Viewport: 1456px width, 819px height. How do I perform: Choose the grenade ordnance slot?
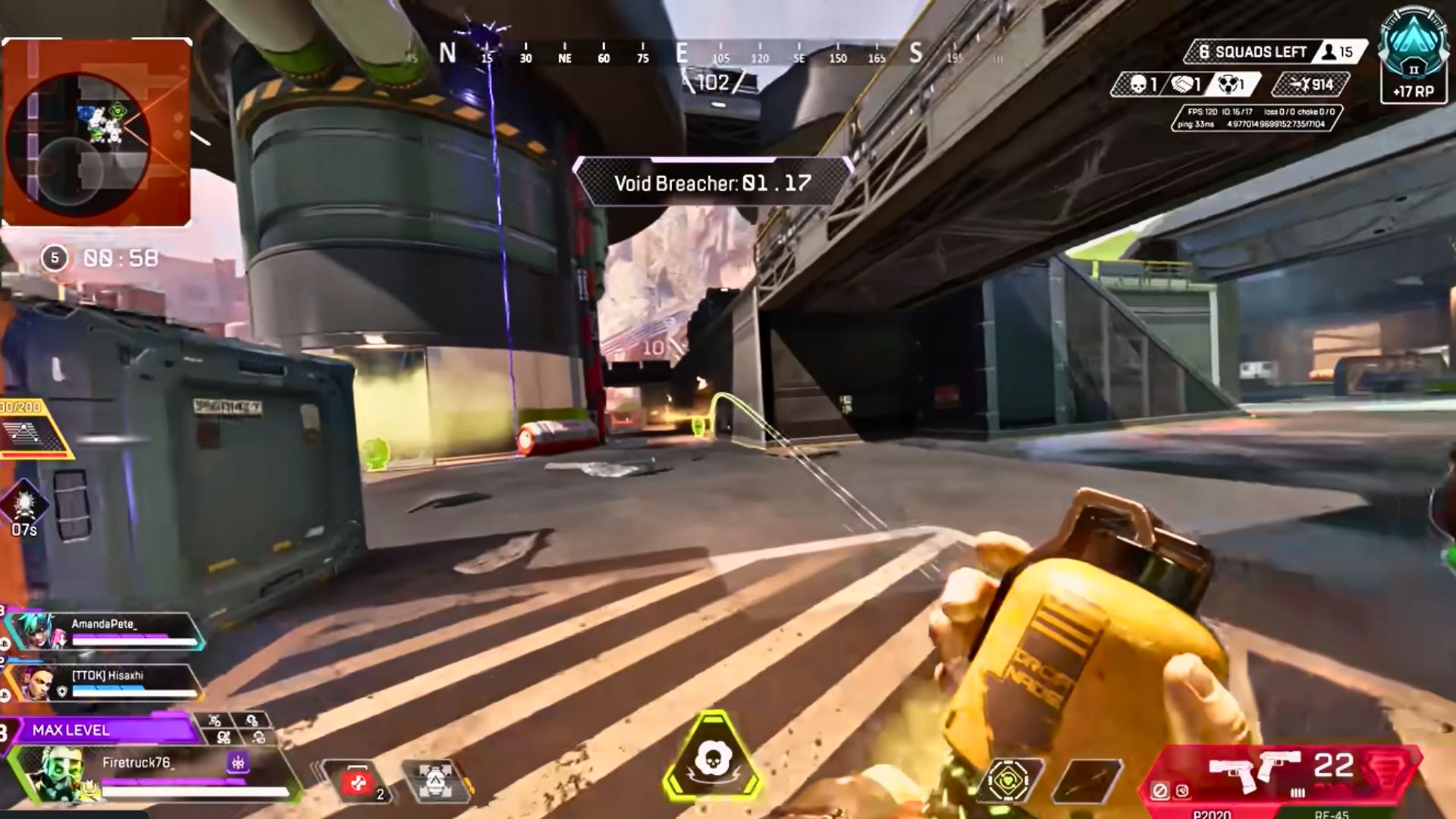pyautogui.click(x=435, y=781)
